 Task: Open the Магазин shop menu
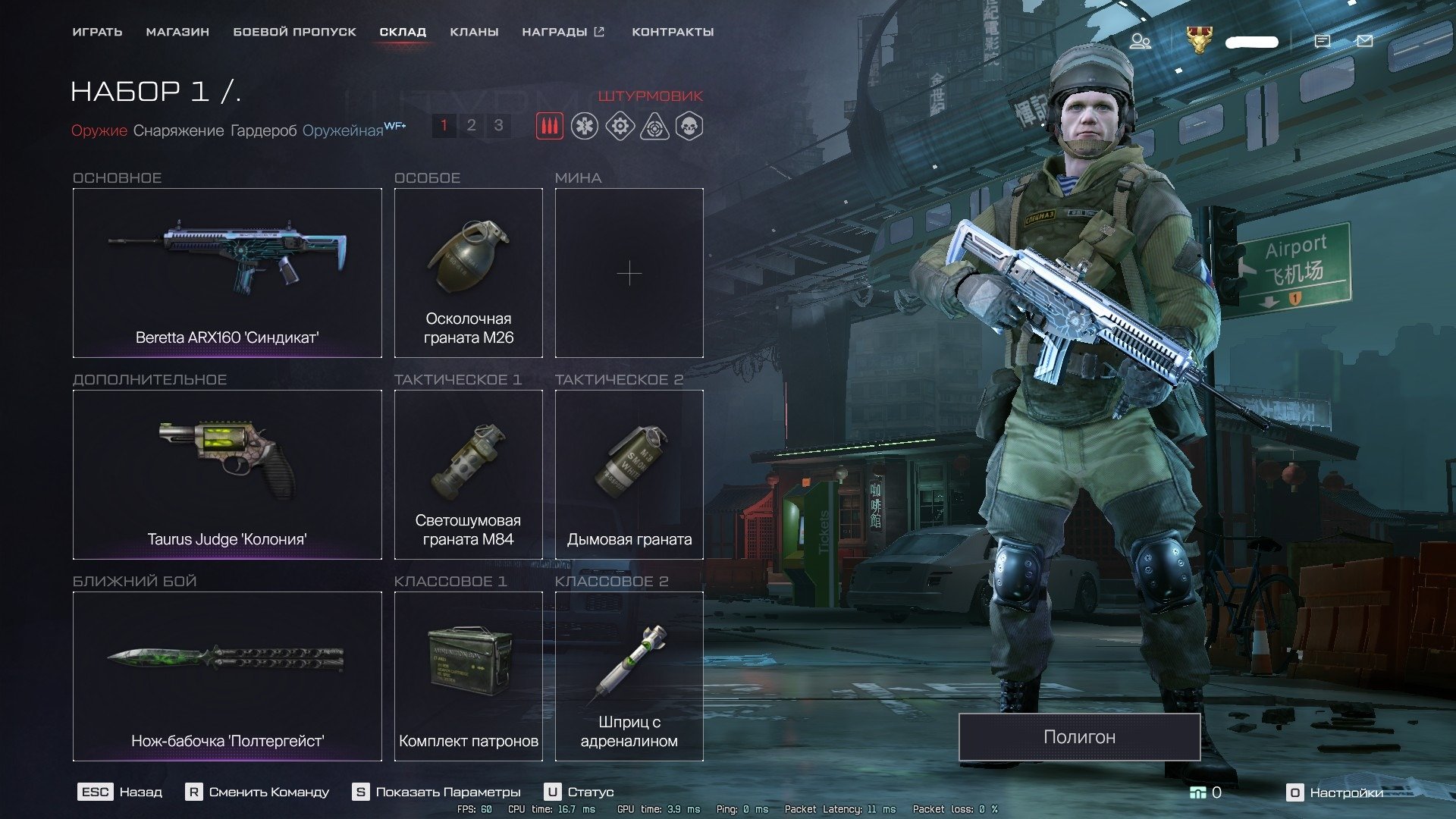[x=177, y=32]
